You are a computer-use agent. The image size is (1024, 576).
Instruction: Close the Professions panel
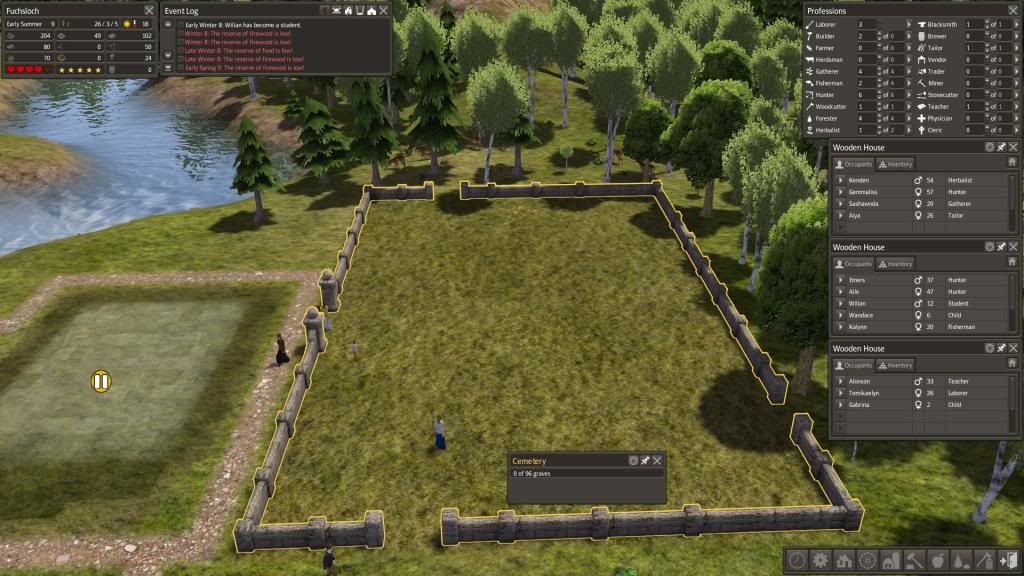point(1012,10)
